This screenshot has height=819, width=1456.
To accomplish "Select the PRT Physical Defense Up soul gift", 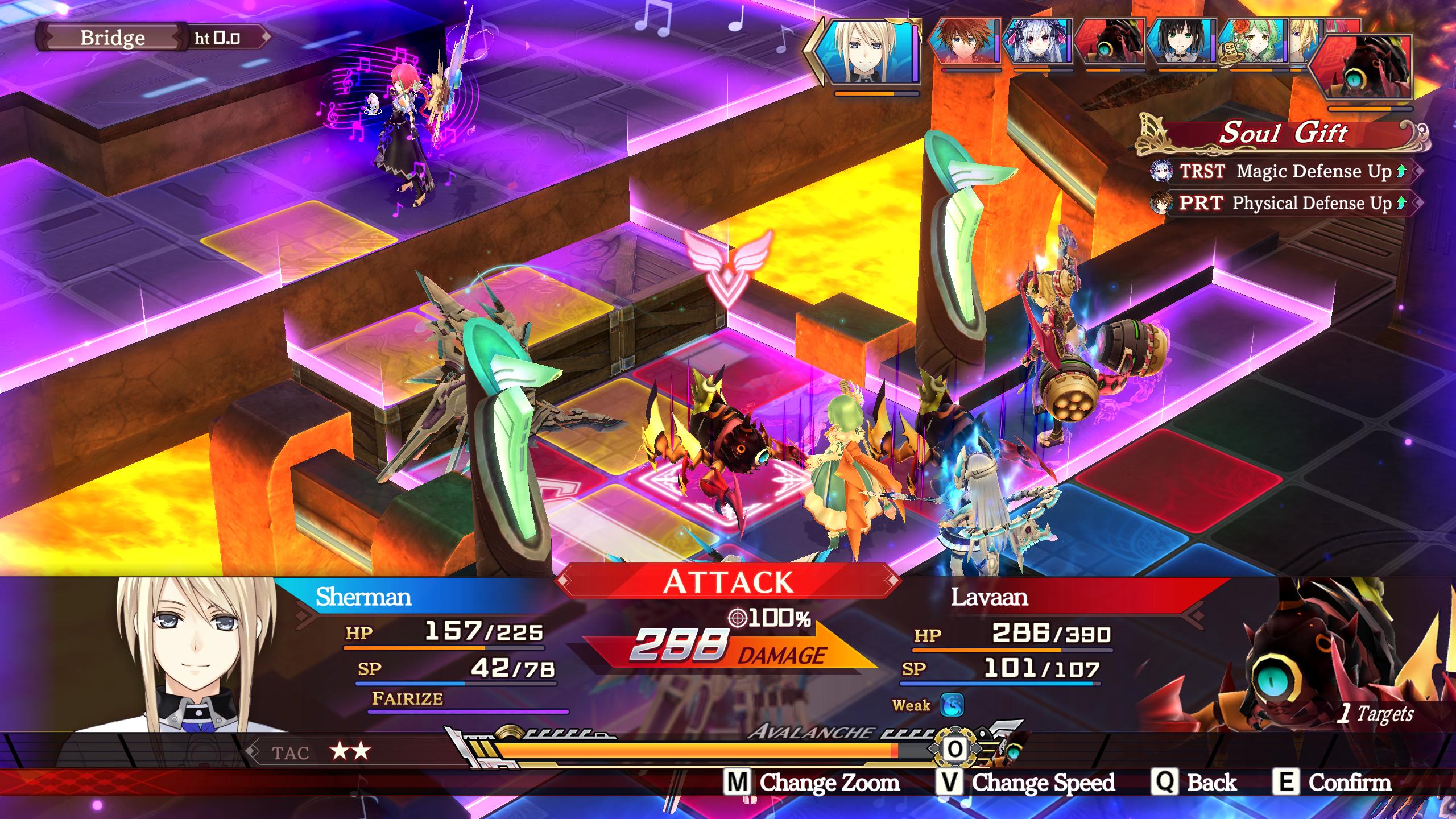I will point(1284,203).
